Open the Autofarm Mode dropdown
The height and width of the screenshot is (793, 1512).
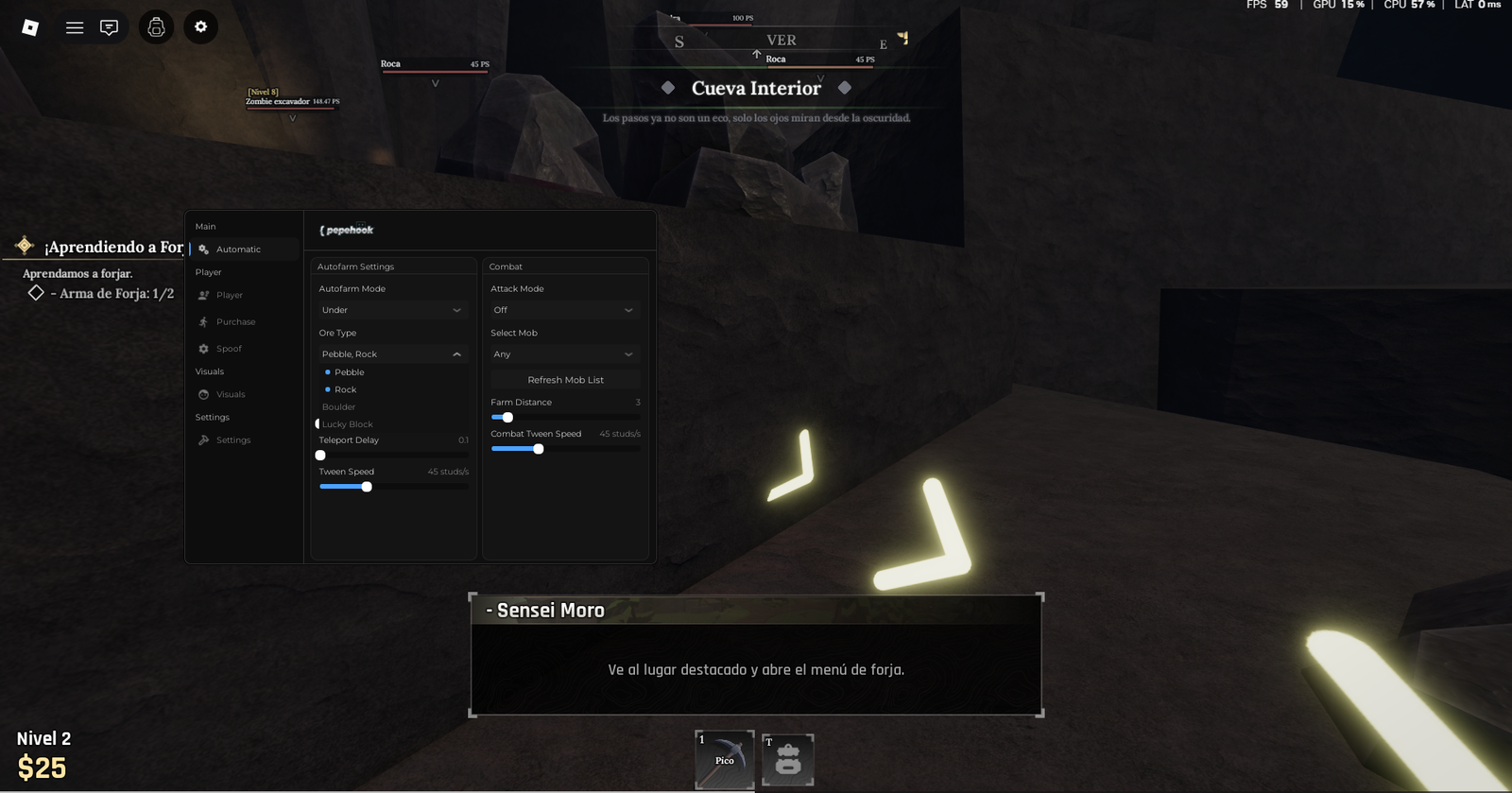click(391, 310)
